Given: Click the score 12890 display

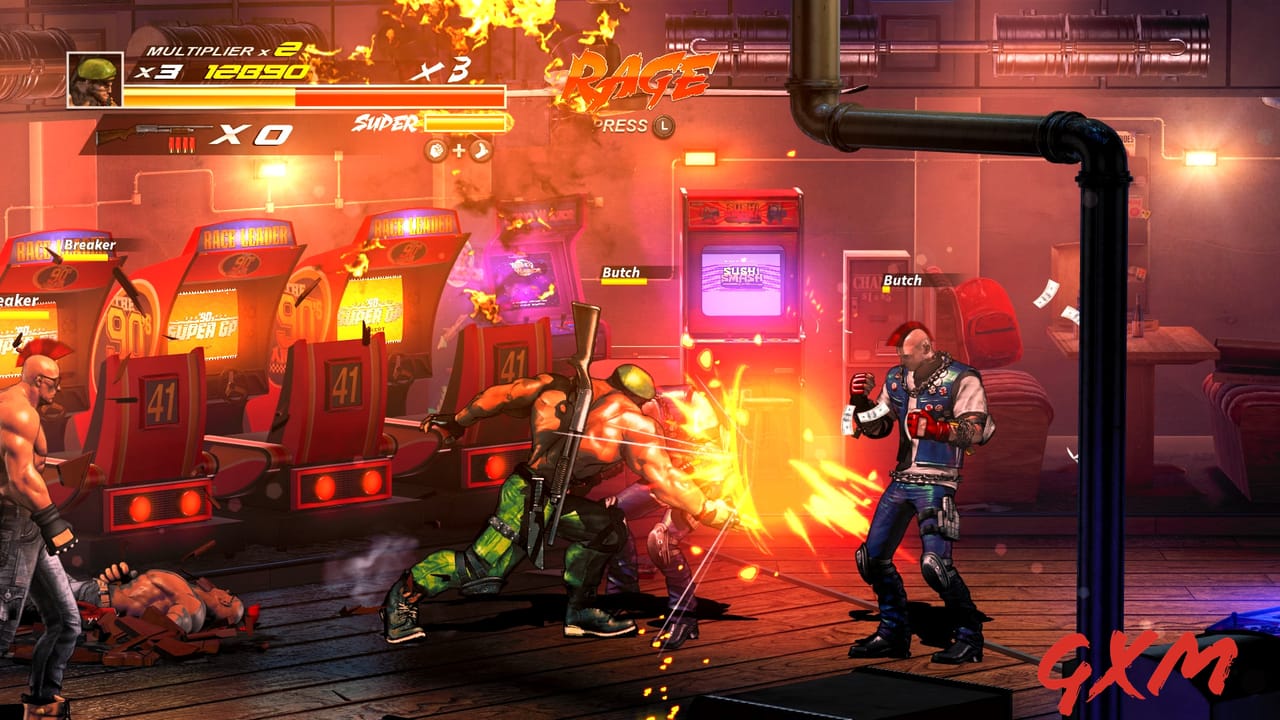Looking at the screenshot, I should 257,70.
